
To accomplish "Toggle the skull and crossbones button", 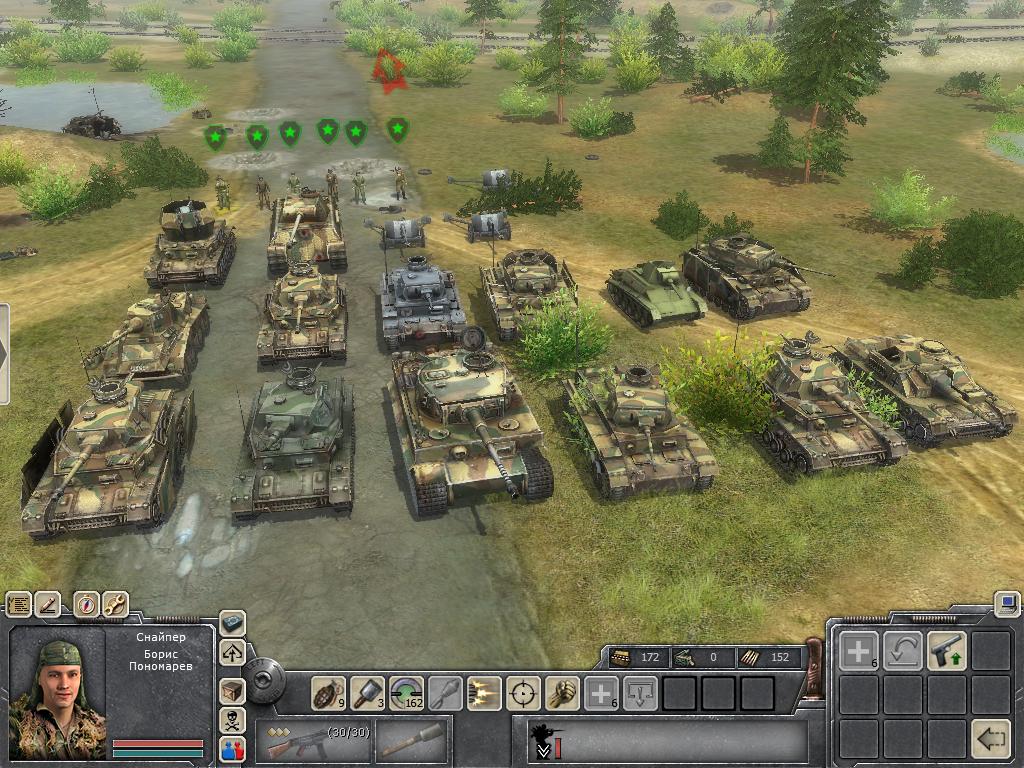I will [x=232, y=719].
